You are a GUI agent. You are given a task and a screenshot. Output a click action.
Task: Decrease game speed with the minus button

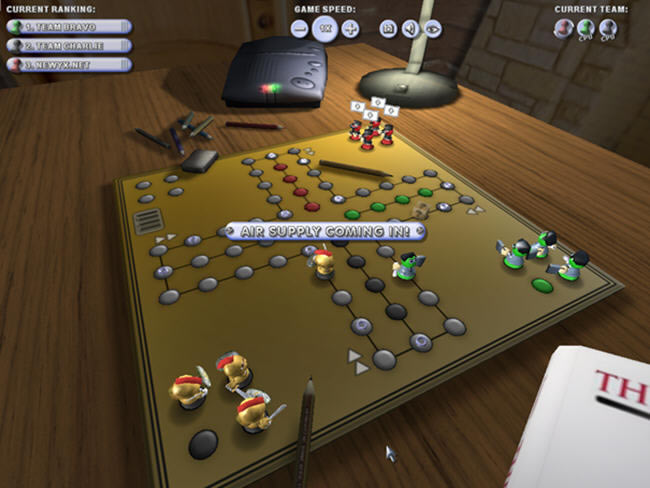coord(300,29)
